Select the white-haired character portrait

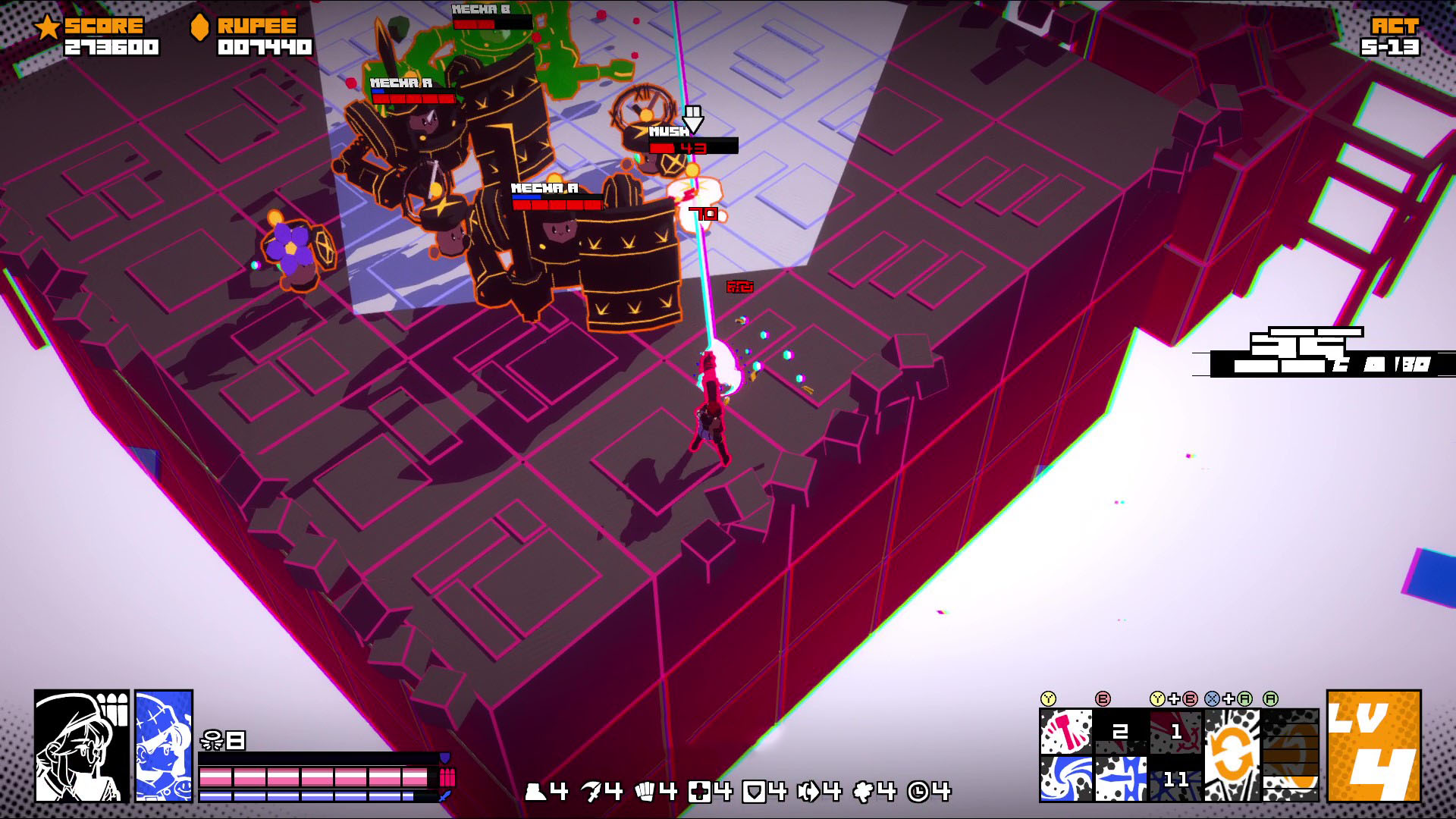click(82, 745)
